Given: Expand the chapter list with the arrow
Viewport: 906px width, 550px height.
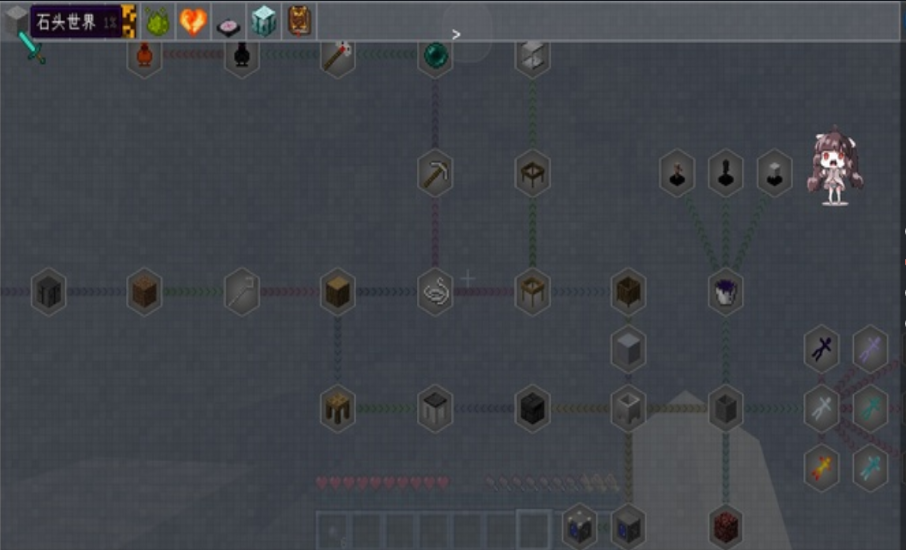Looking at the screenshot, I should 456,34.
